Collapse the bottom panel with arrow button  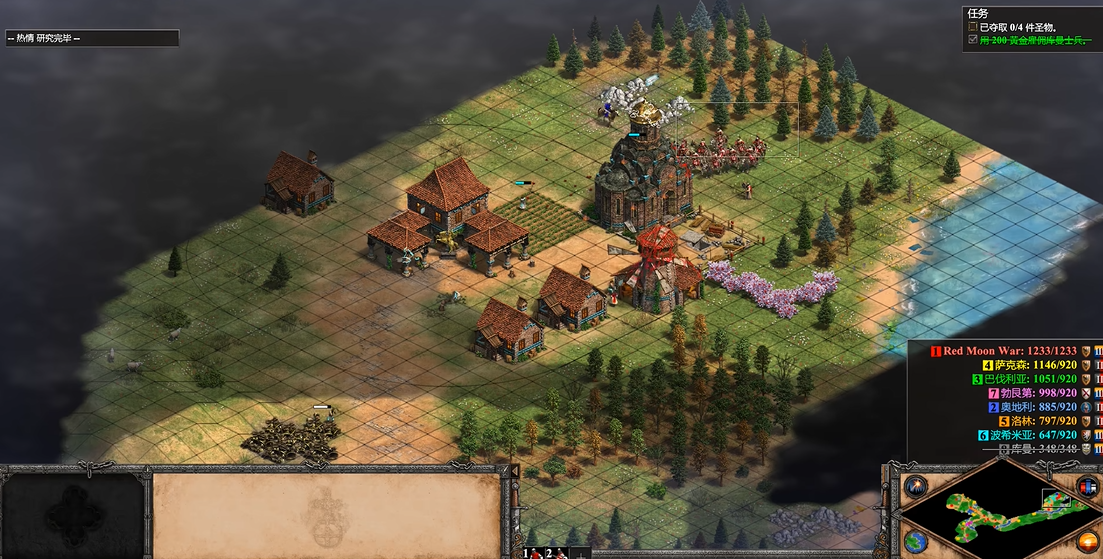[x=516, y=471]
